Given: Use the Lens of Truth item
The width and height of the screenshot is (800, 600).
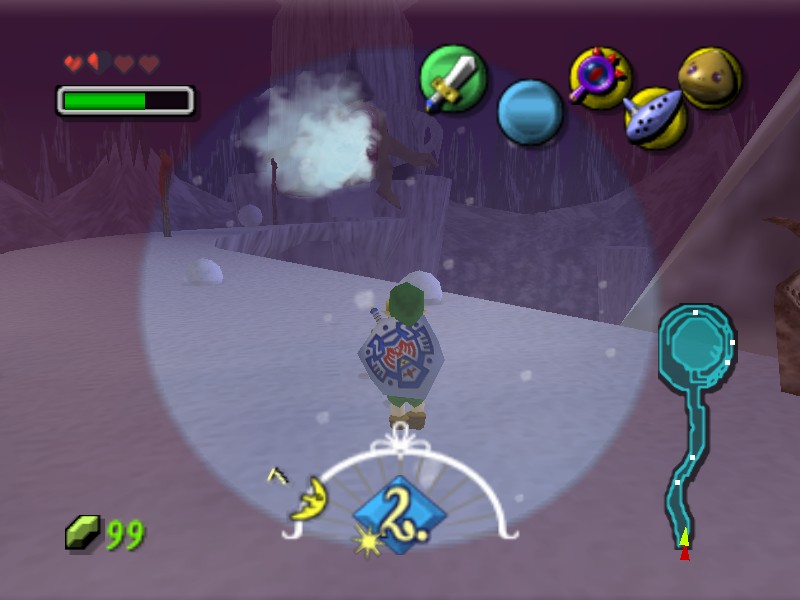Looking at the screenshot, I should tap(600, 78).
